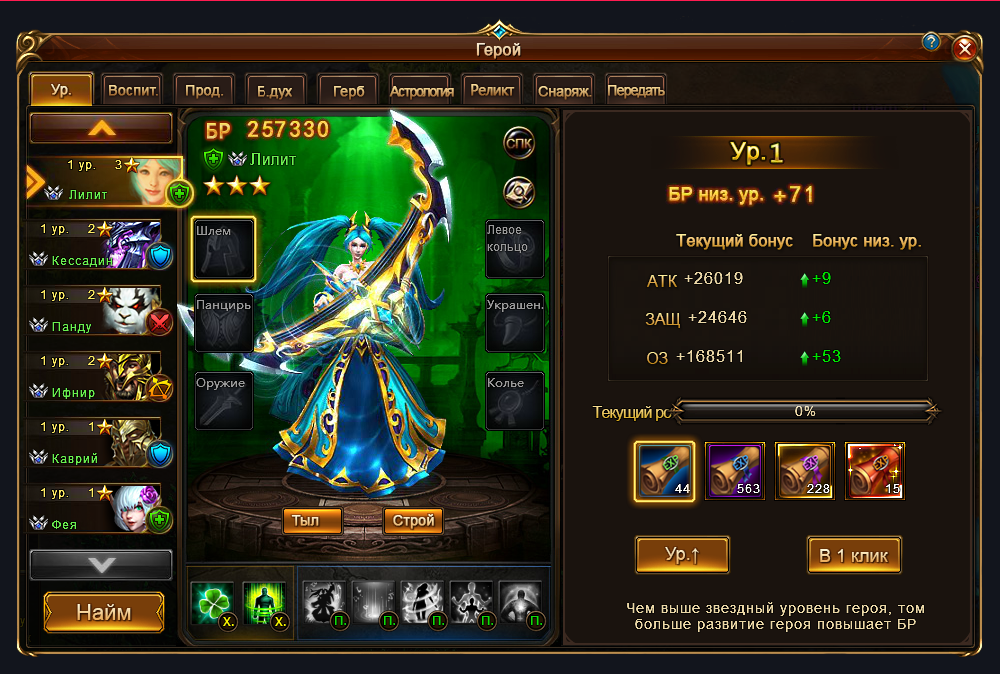1000x674 pixels.
Task: Open the Астрология tab
Action: coord(422,90)
